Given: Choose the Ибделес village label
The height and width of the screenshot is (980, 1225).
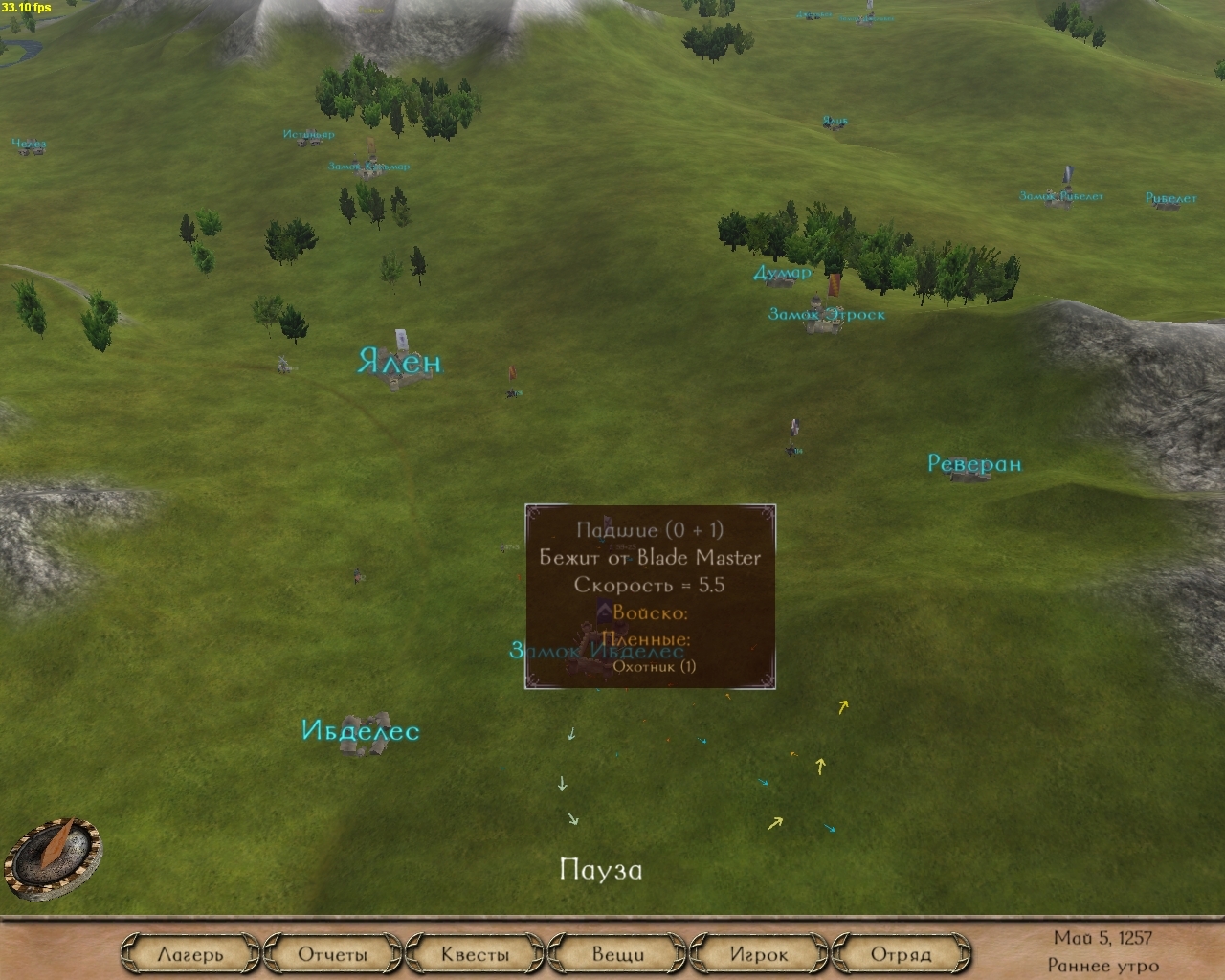Looking at the screenshot, I should pyautogui.click(x=360, y=731).
